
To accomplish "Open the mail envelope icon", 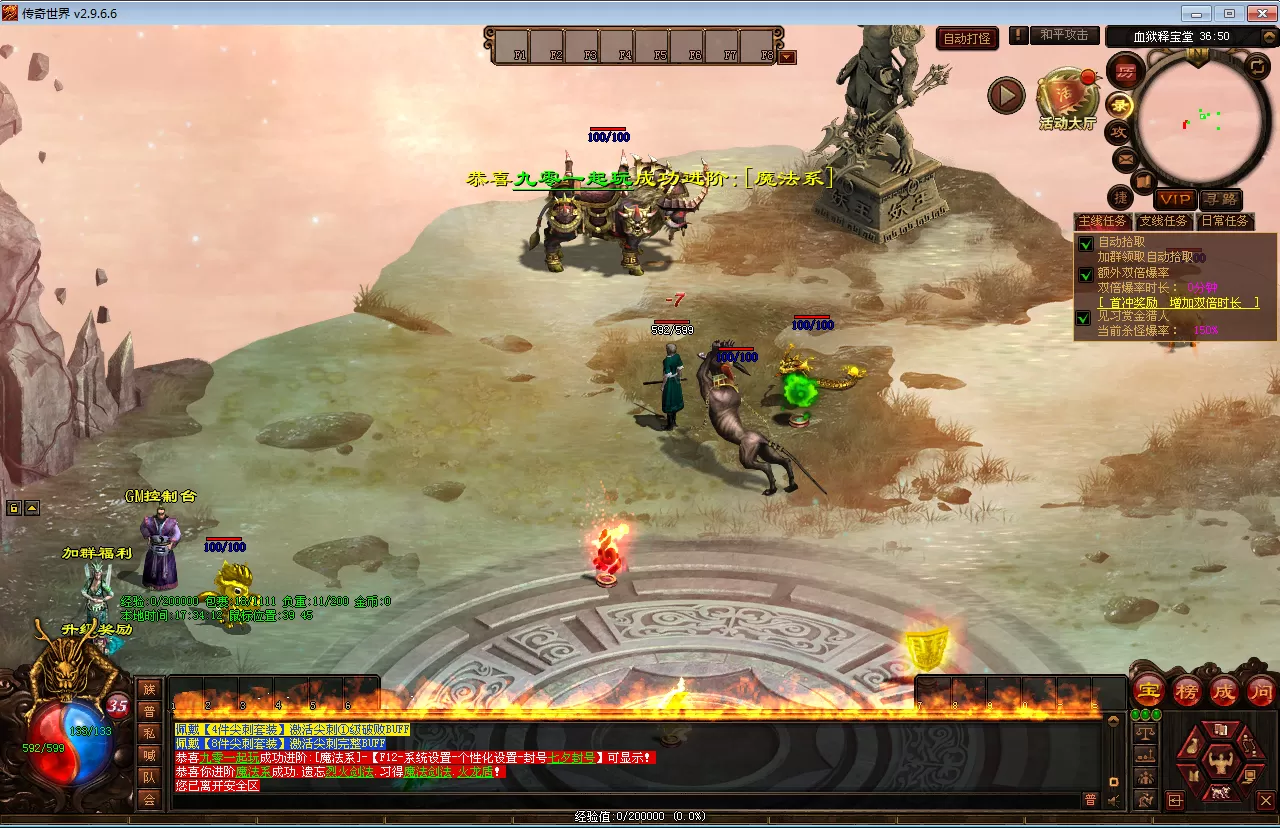I will (1125, 158).
